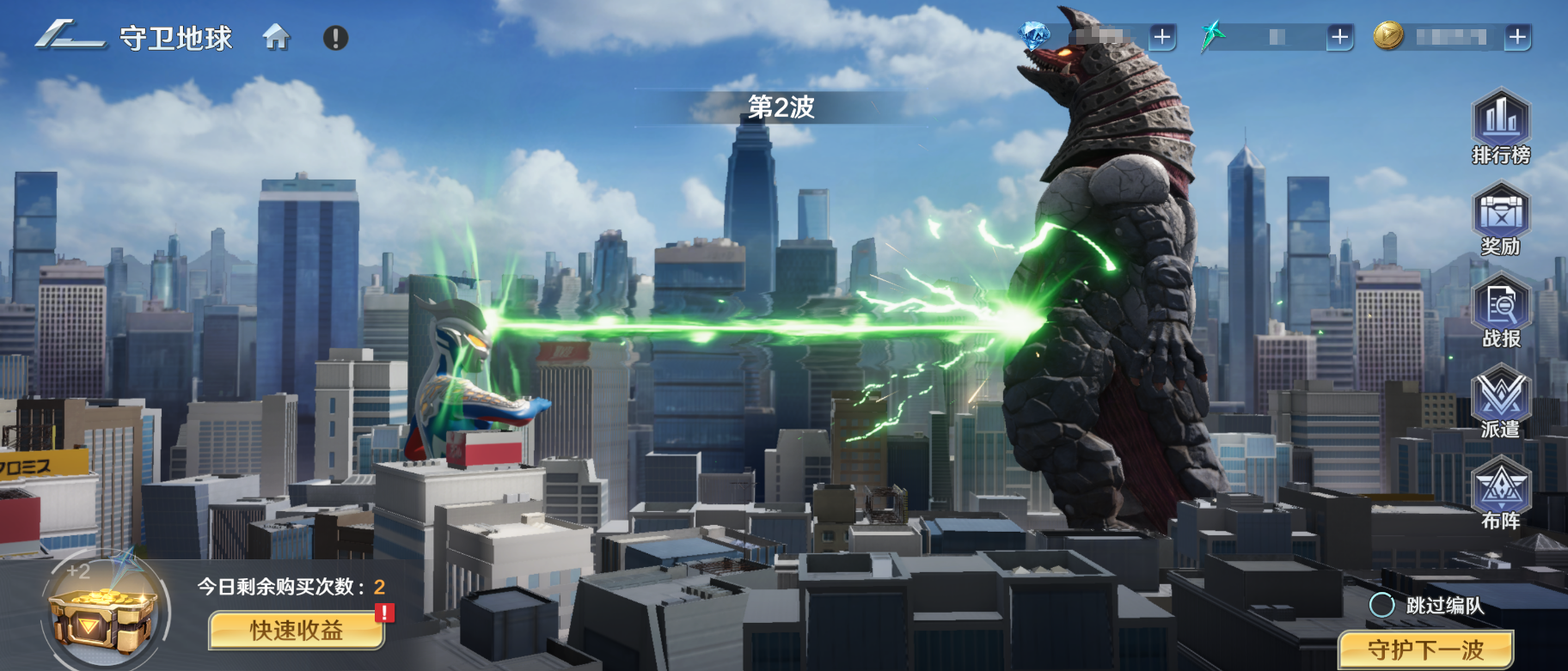Toggle the 跳过编队 skip formation option
This screenshot has height=671, width=1568.
point(1381,605)
